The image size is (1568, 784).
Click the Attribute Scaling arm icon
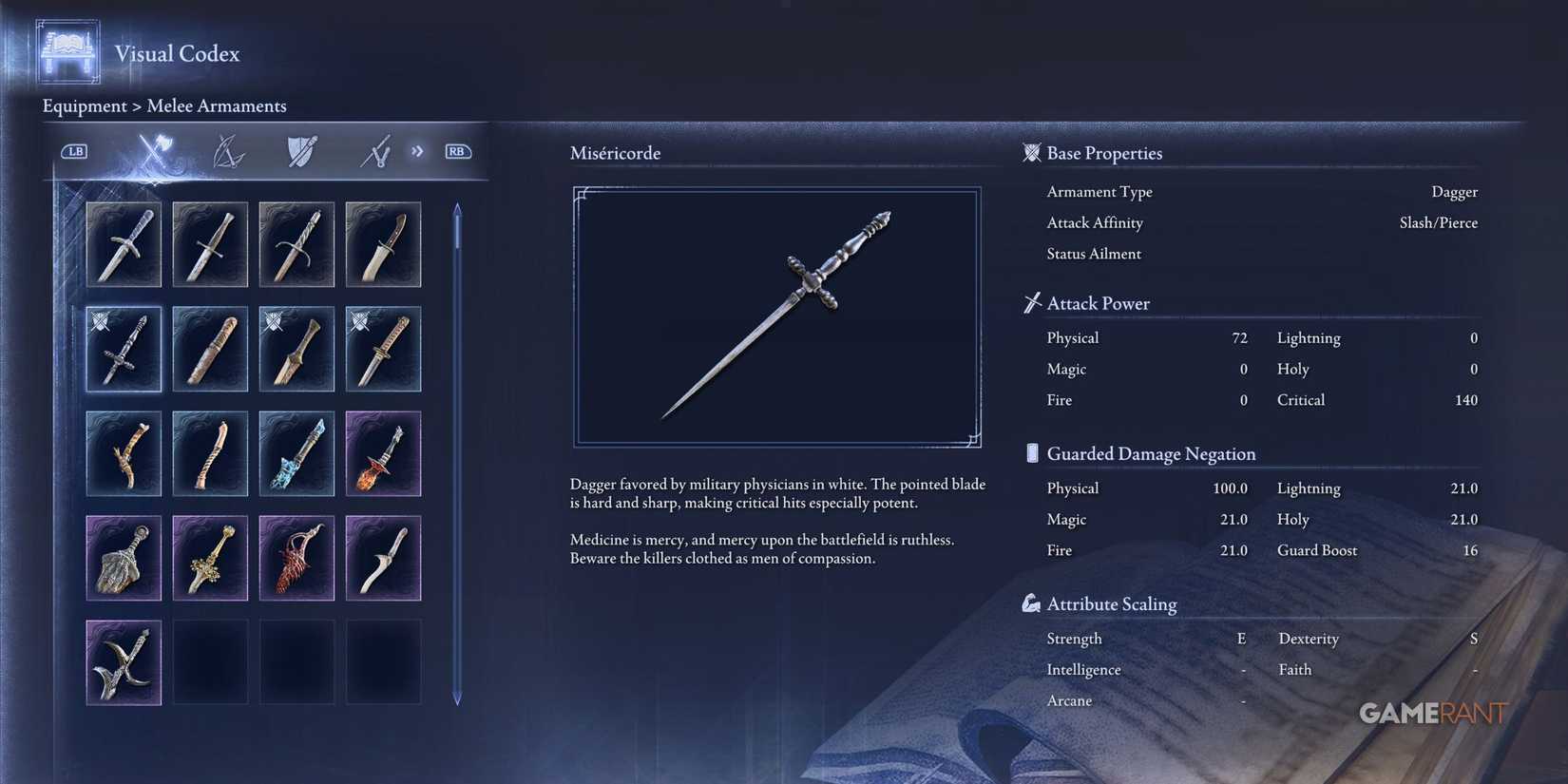point(1030,602)
